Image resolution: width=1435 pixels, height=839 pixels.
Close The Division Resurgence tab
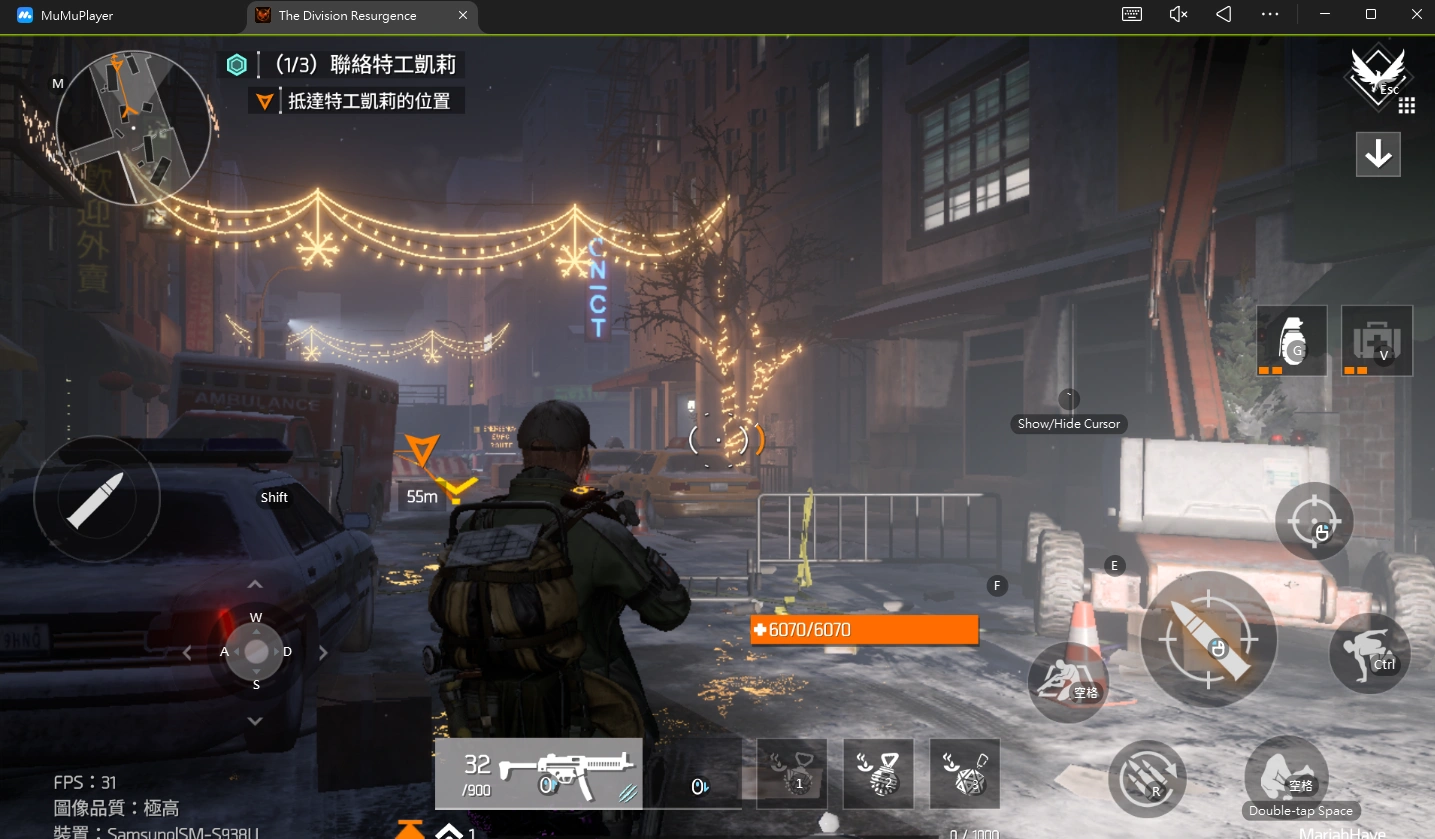[x=462, y=15]
